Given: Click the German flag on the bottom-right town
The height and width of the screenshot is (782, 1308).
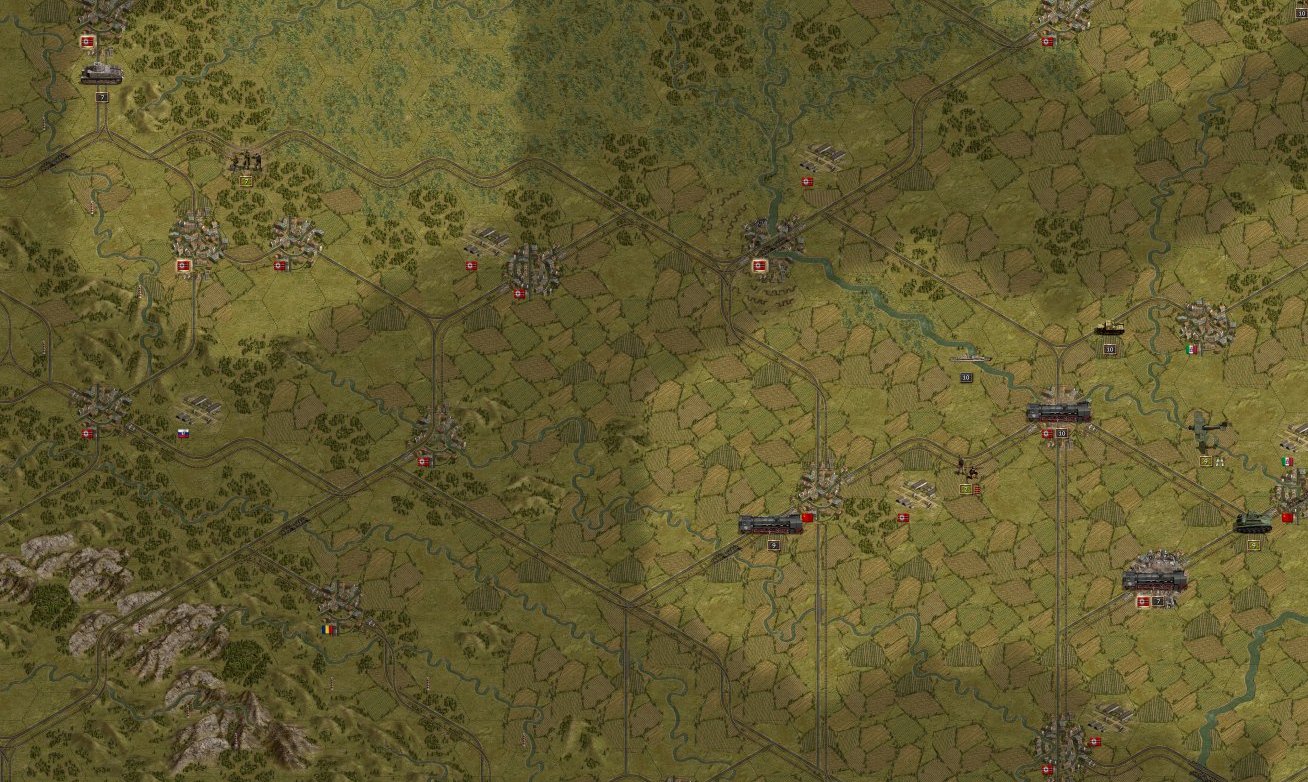Looking at the screenshot, I should 1094,741.
